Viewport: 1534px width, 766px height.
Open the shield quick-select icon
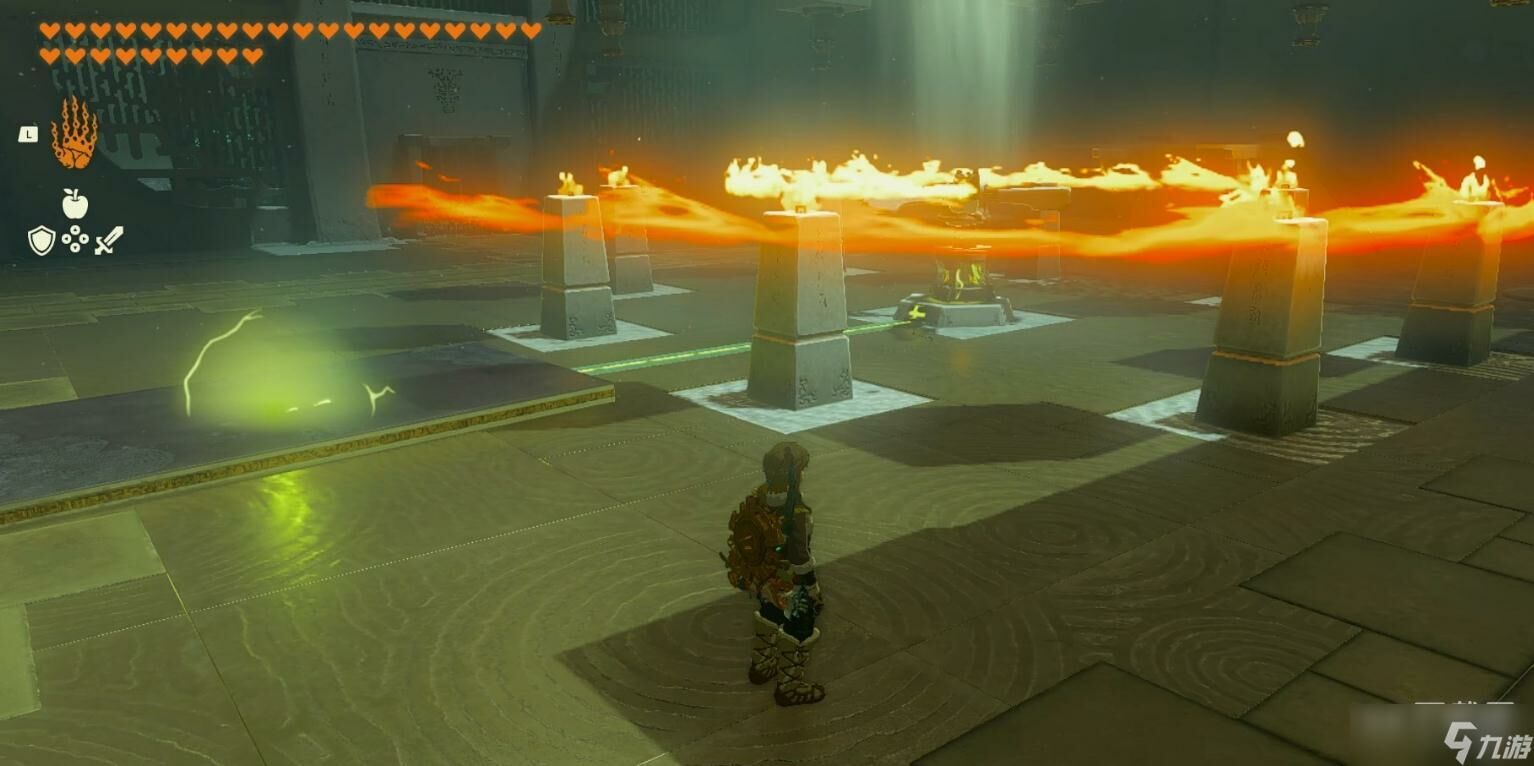(x=41, y=240)
